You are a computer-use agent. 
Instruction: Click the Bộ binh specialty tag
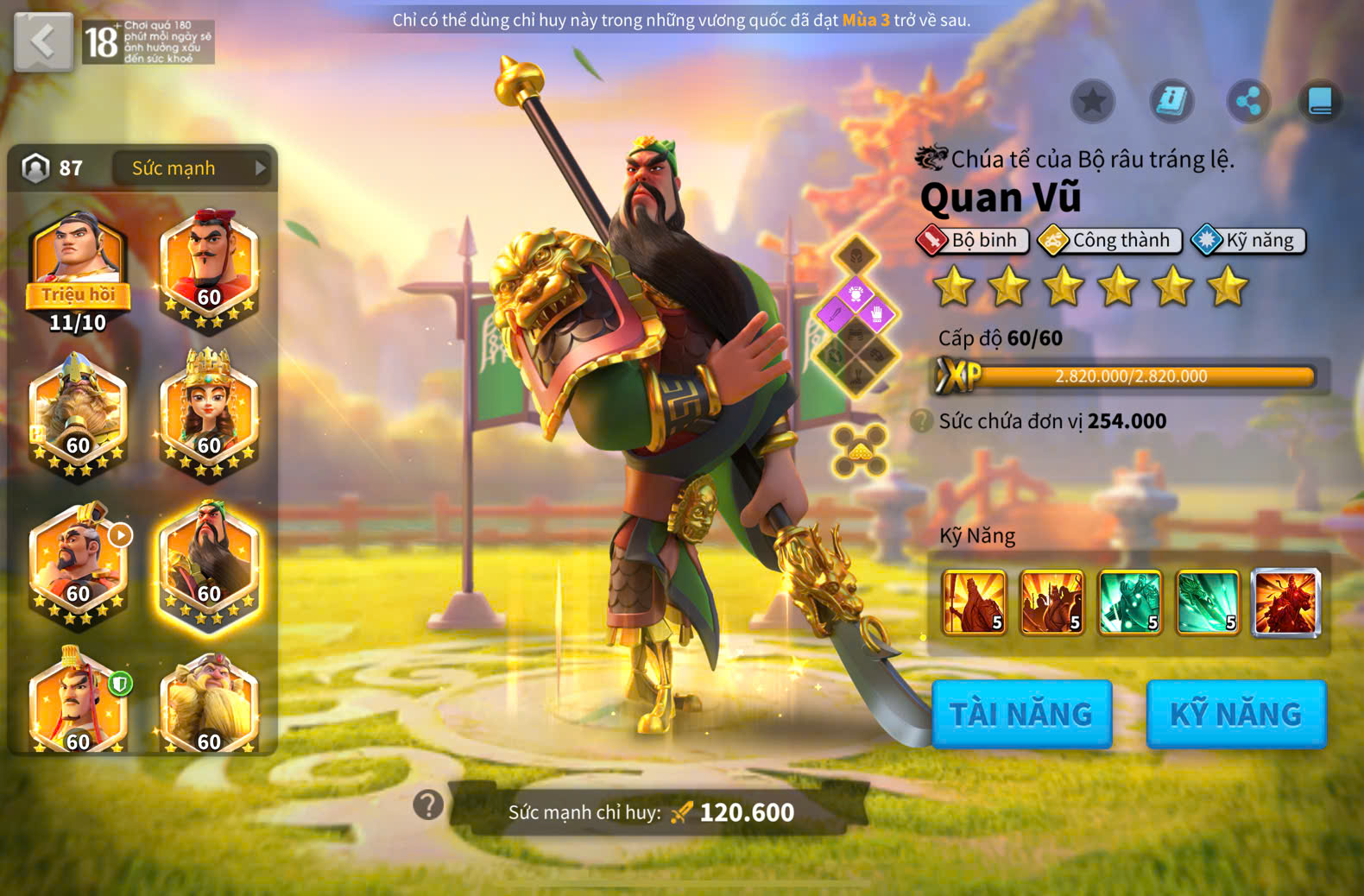pos(973,241)
